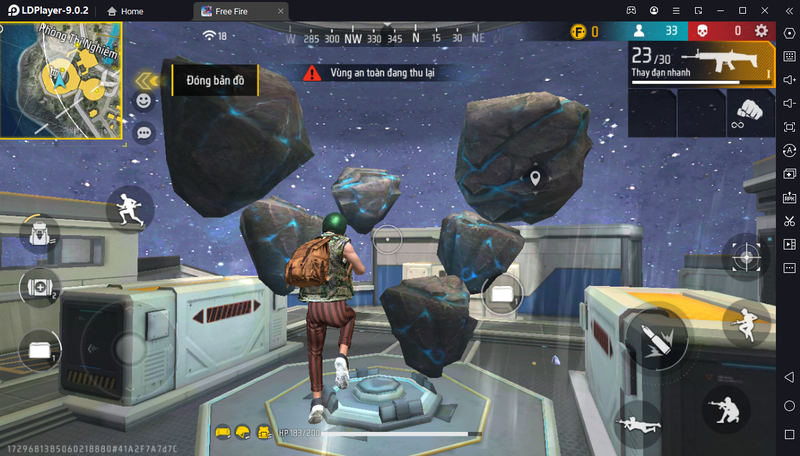This screenshot has height=456, width=800.
Task: Open the emoji emote menu
Action: [x=144, y=101]
